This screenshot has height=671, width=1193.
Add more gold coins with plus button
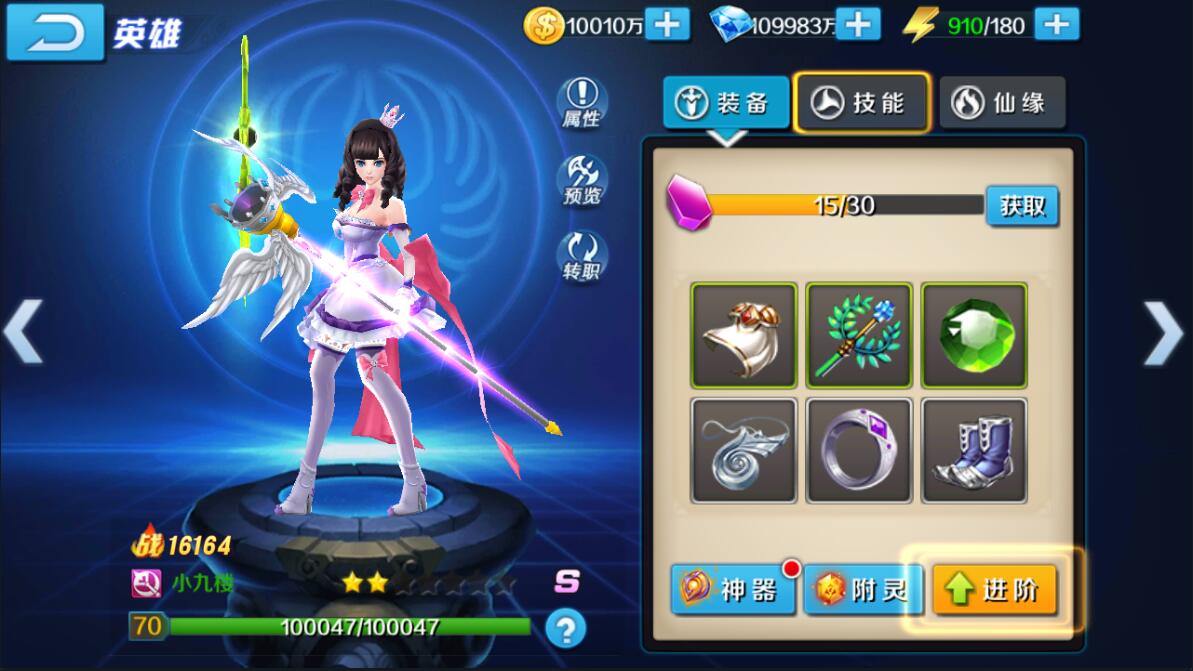pyautogui.click(x=667, y=23)
